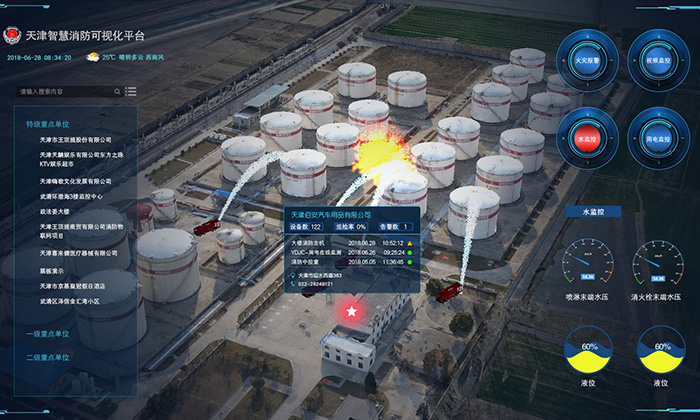The height and width of the screenshot is (420, 700).
Task: Open the 火灾报警 fire alarm module
Action: (x=587, y=62)
